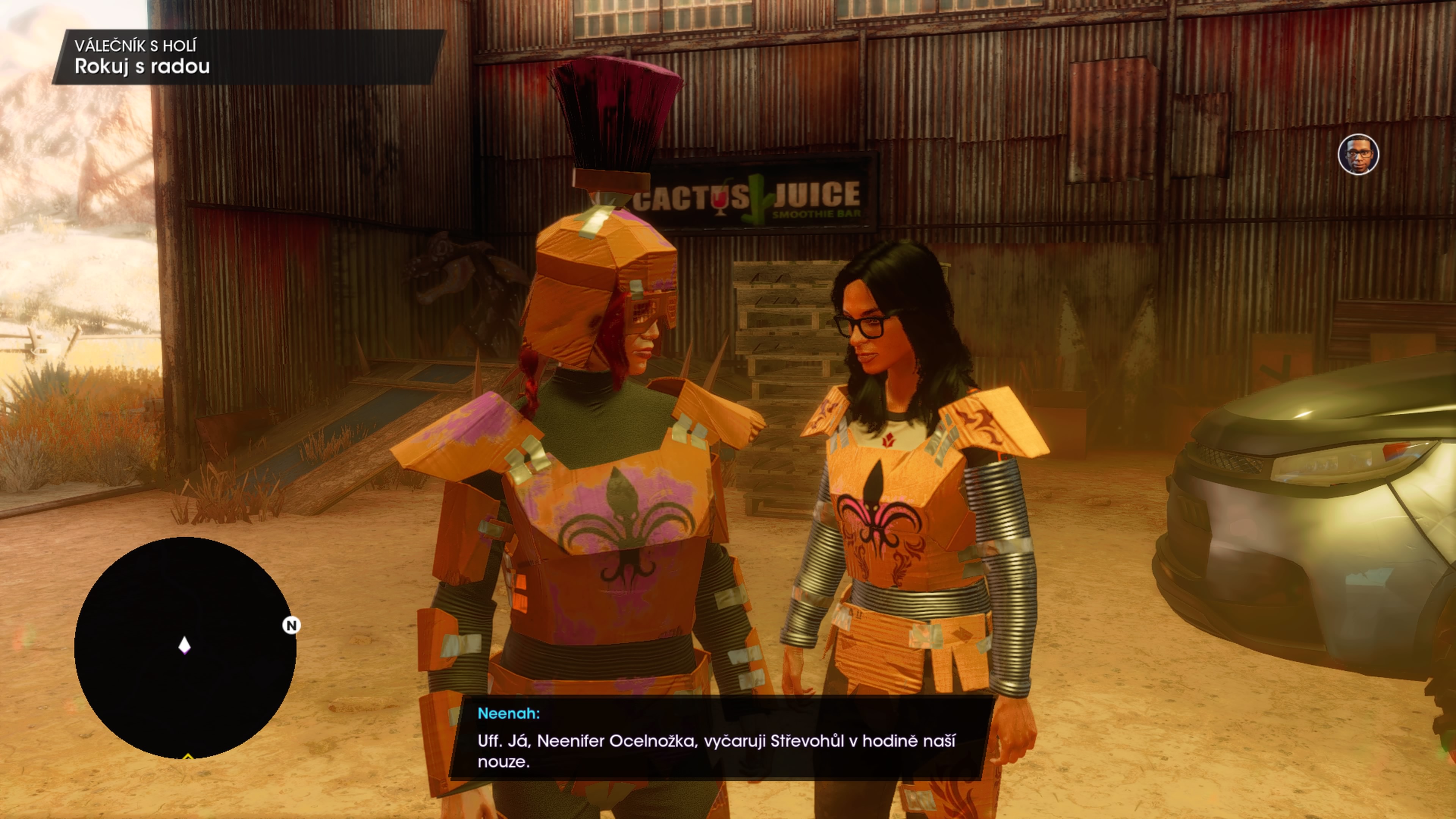Viewport: 1456px width, 819px height.
Task: Click the north 'N' compass marker
Action: click(291, 625)
